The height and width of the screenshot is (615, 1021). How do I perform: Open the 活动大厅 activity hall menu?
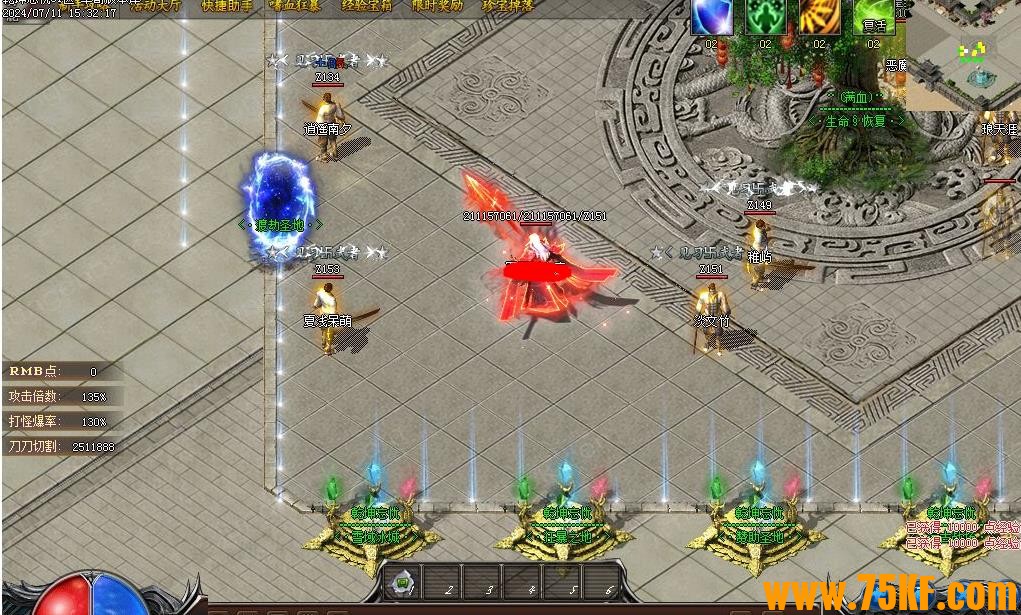(x=154, y=6)
